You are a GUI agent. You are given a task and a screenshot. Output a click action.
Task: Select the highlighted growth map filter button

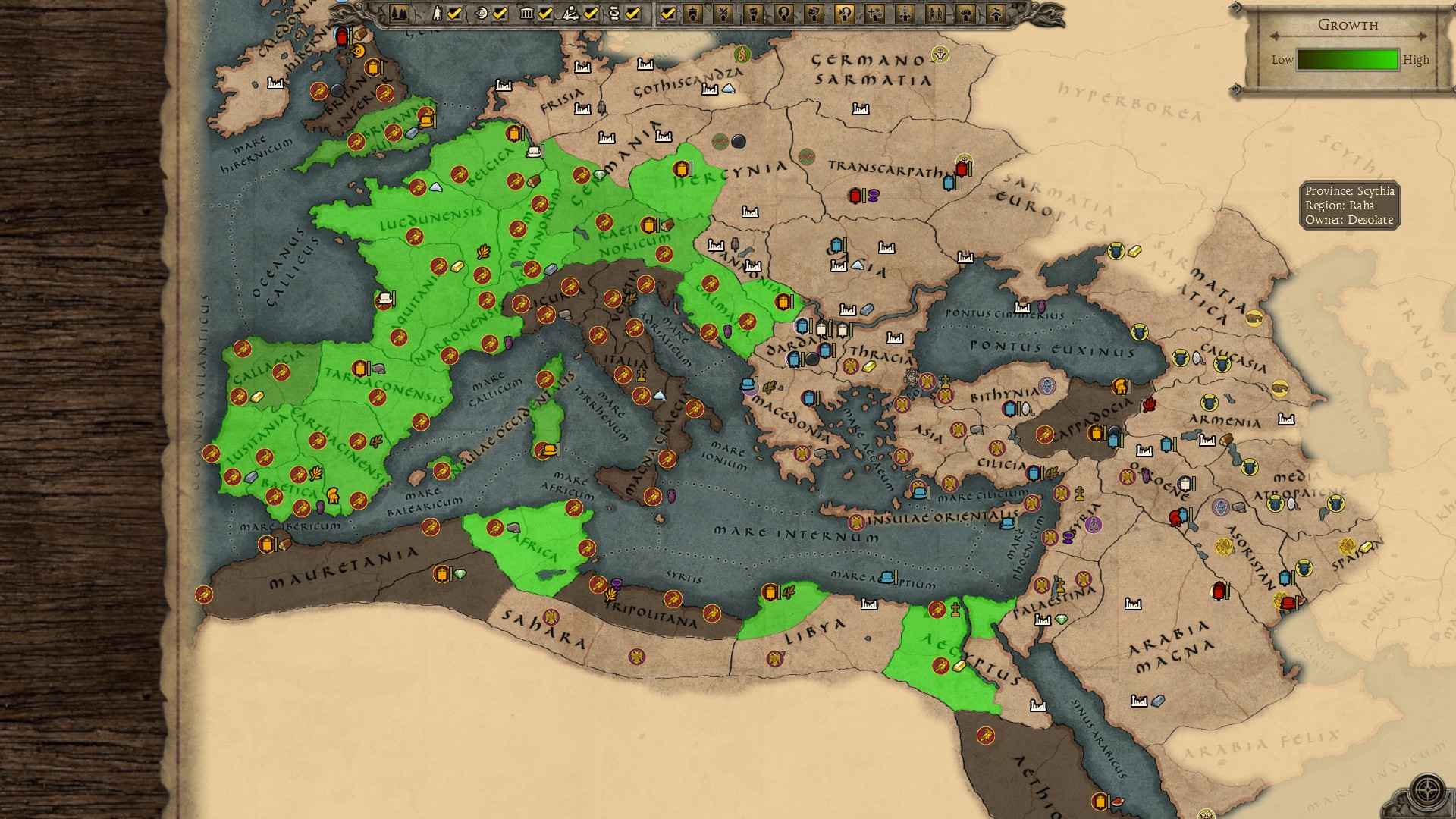click(844, 13)
